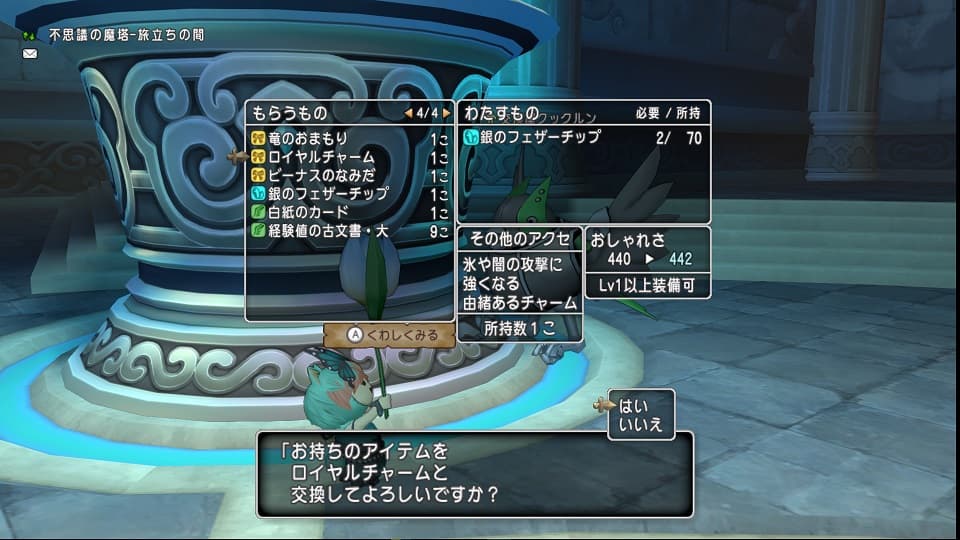Open the mail envelope notification icon
Screen dimensions: 960x540
(x=29, y=54)
